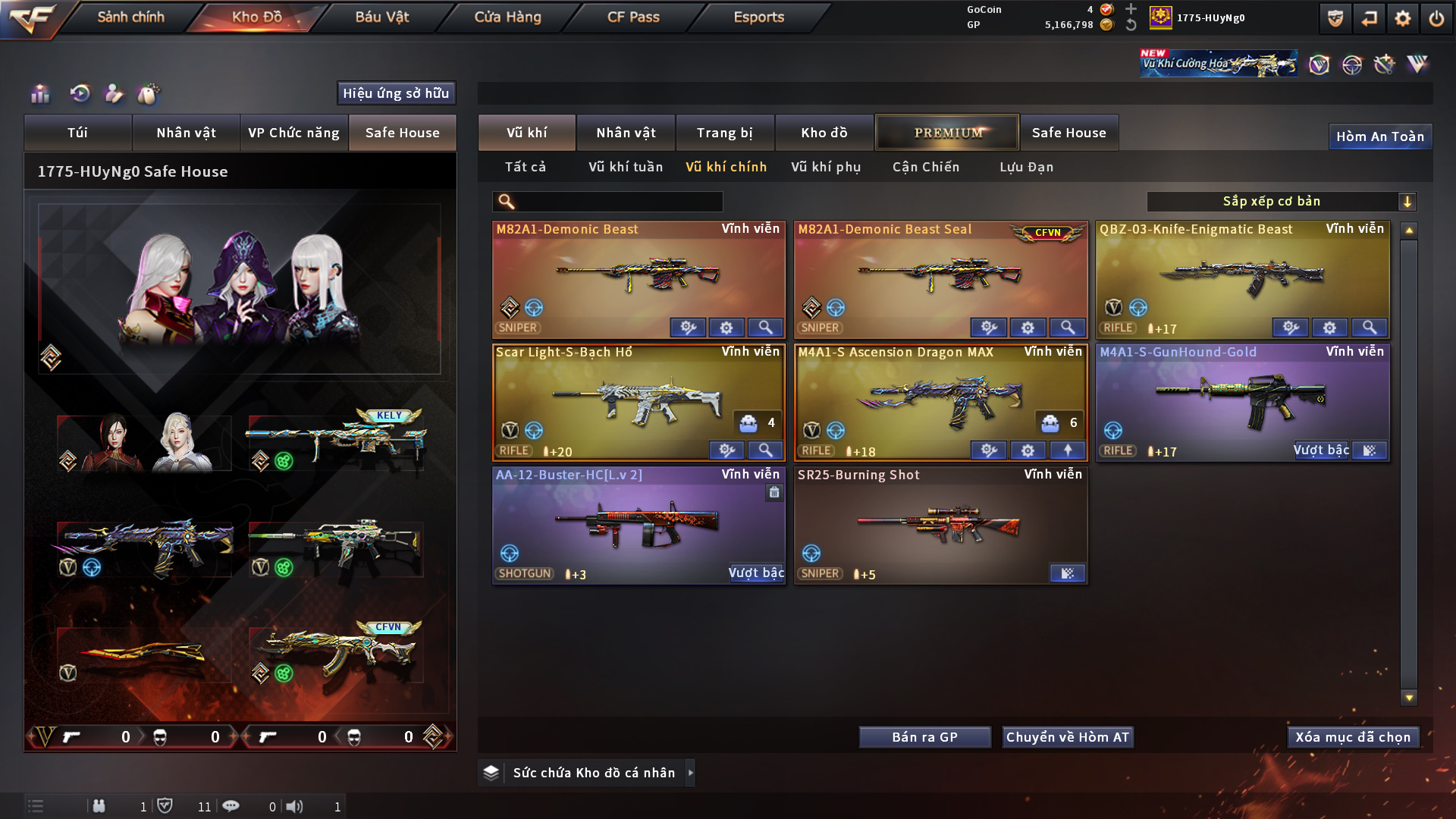Filter by Cận Chiến melee weapons
1456x819 pixels.
(x=926, y=167)
